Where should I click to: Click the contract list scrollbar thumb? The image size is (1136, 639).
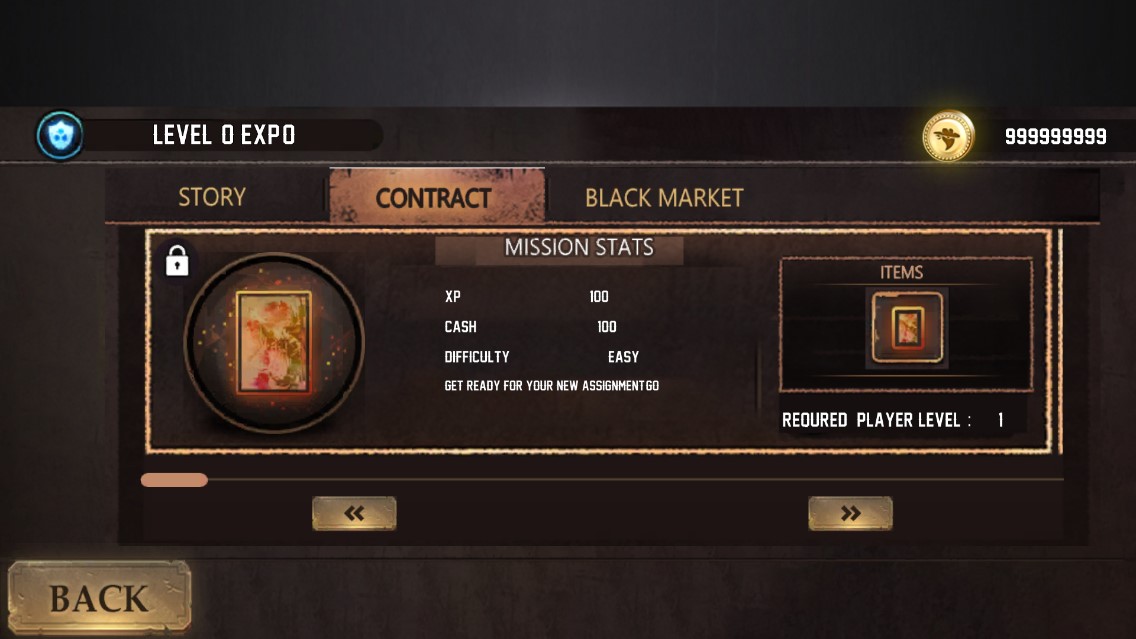(x=174, y=480)
